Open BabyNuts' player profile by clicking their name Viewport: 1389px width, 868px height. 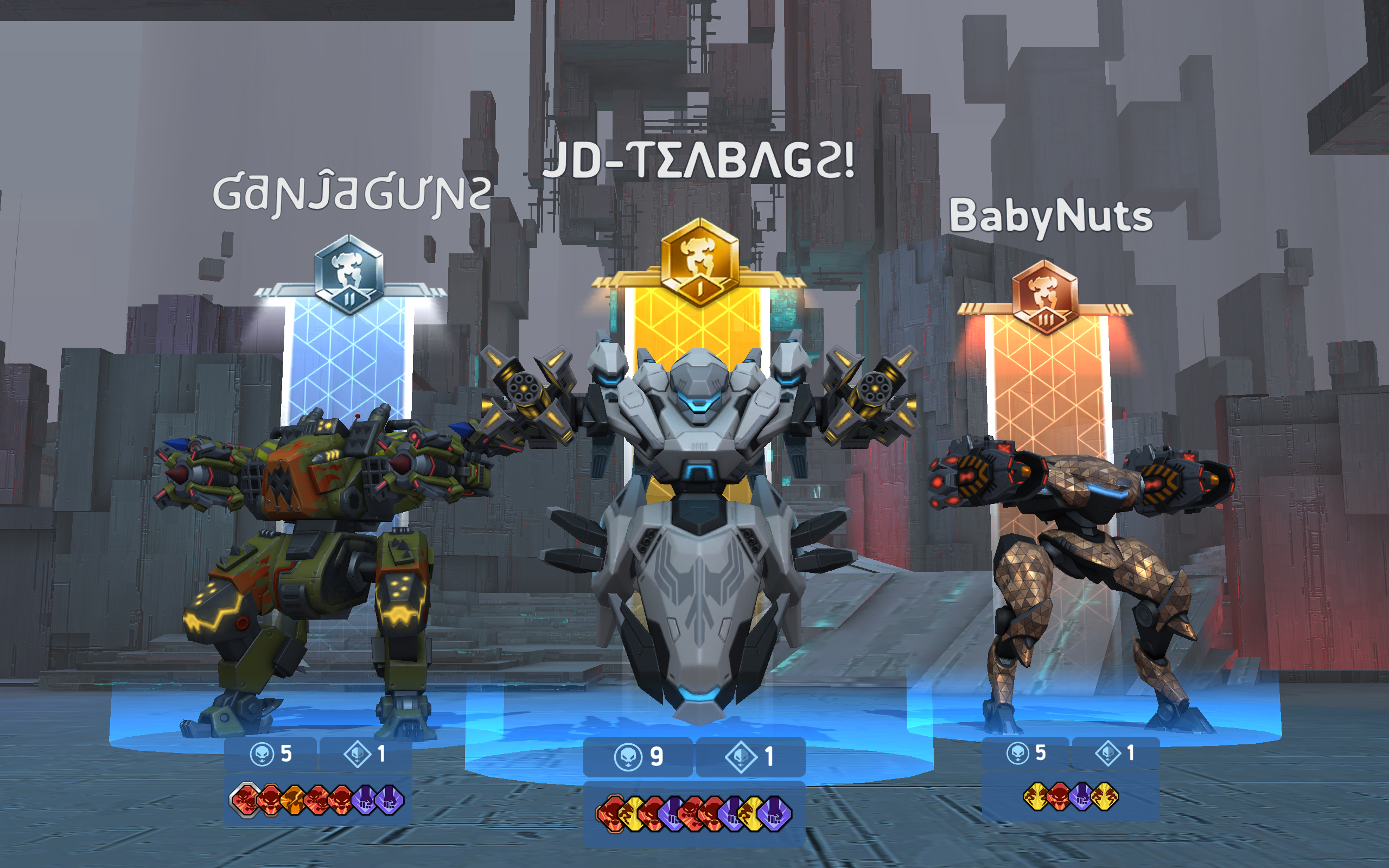coord(1052,218)
